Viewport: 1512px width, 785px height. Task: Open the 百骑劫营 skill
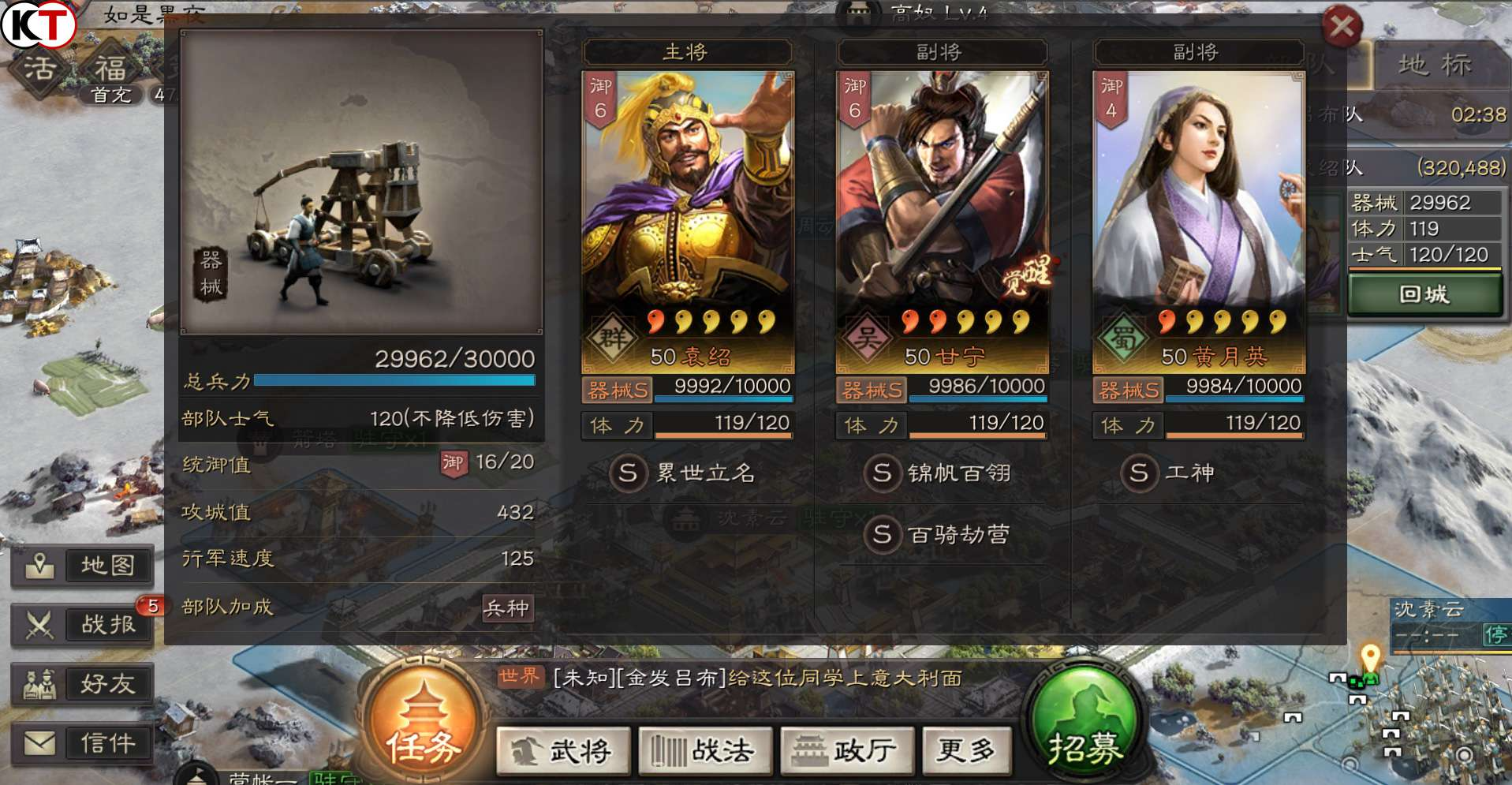pyautogui.click(x=939, y=535)
